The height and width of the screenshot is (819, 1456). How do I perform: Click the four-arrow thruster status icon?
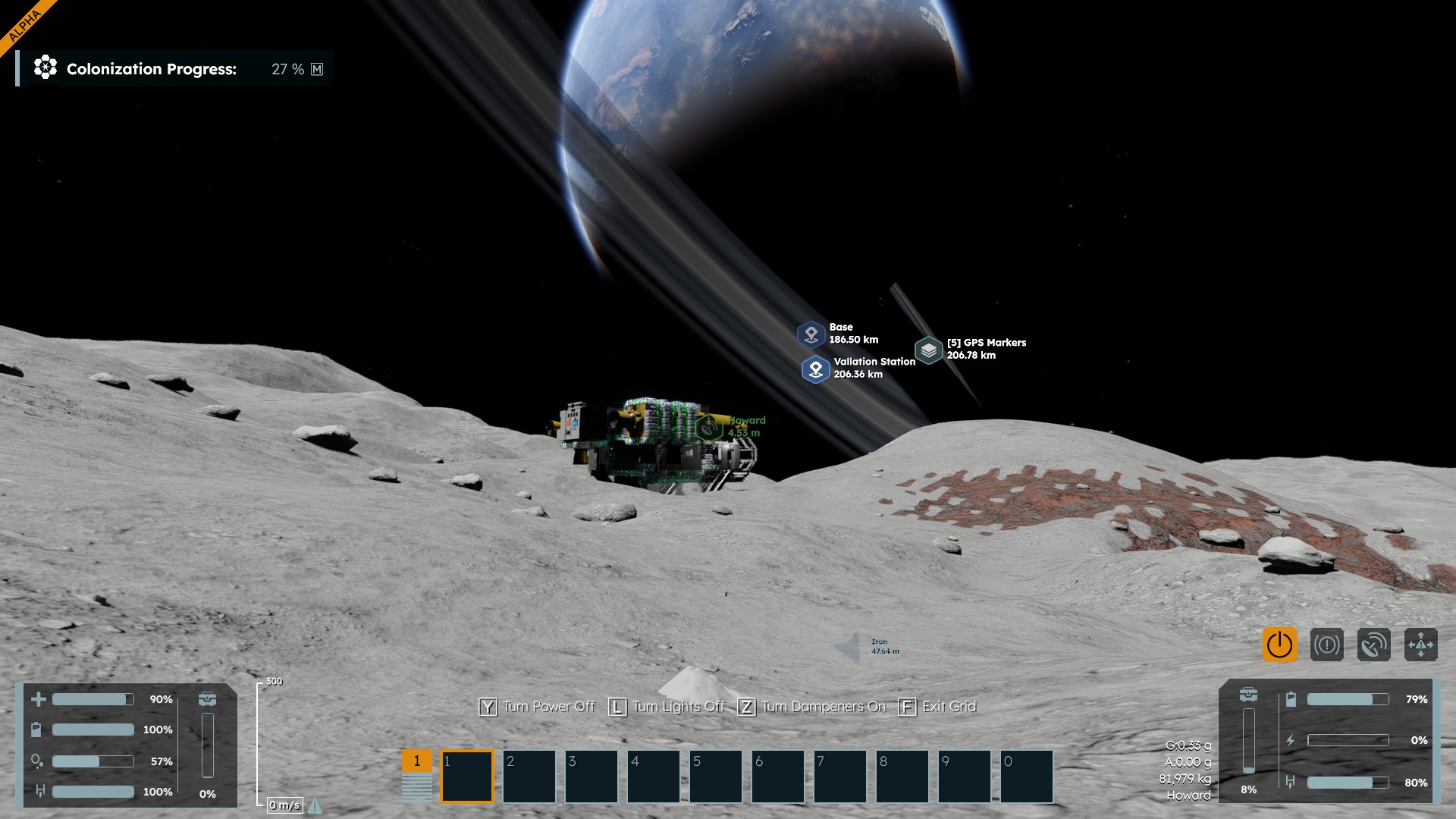click(x=1420, y=645)
